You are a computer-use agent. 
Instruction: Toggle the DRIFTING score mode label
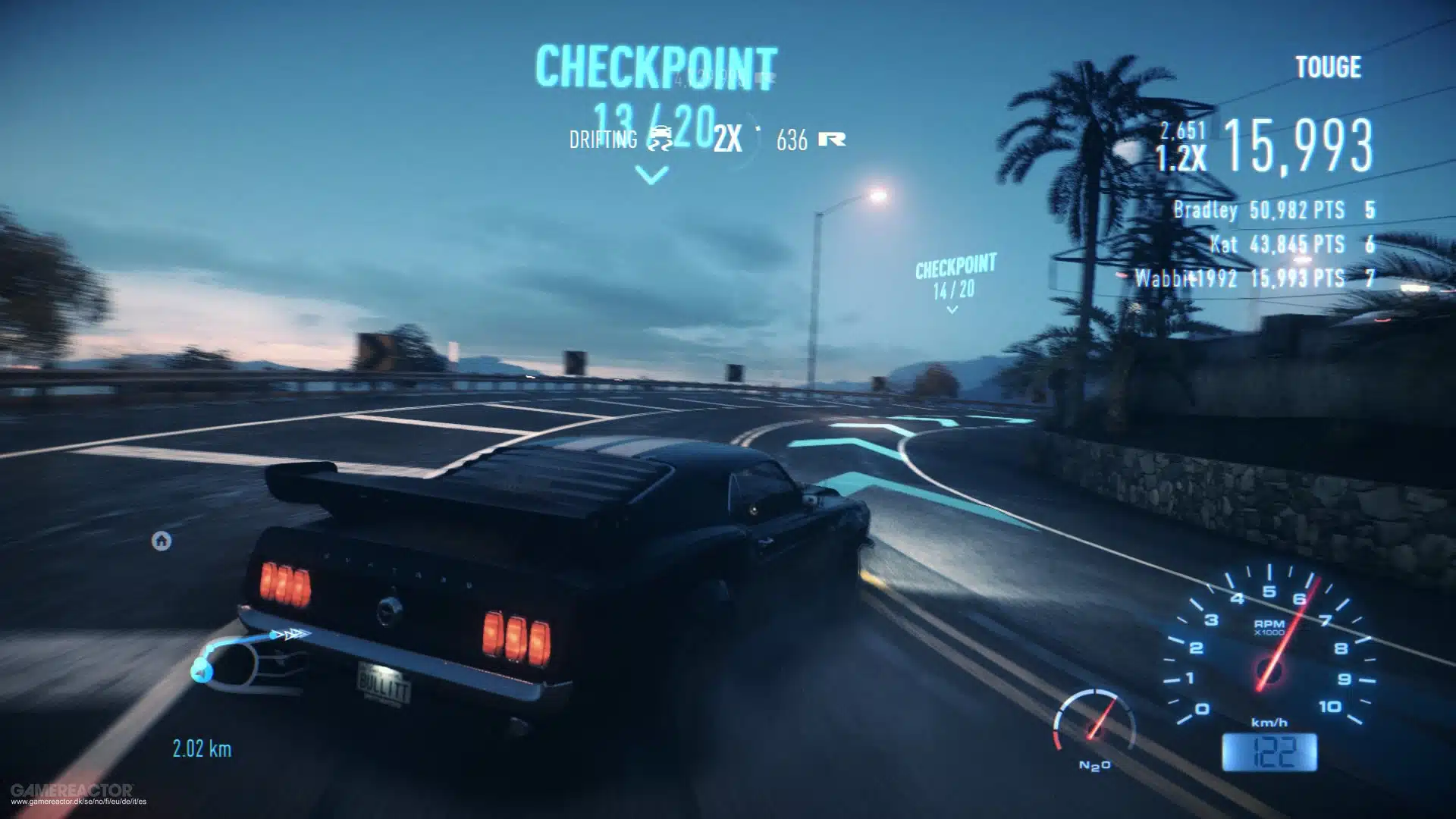(x=601, y=140)
